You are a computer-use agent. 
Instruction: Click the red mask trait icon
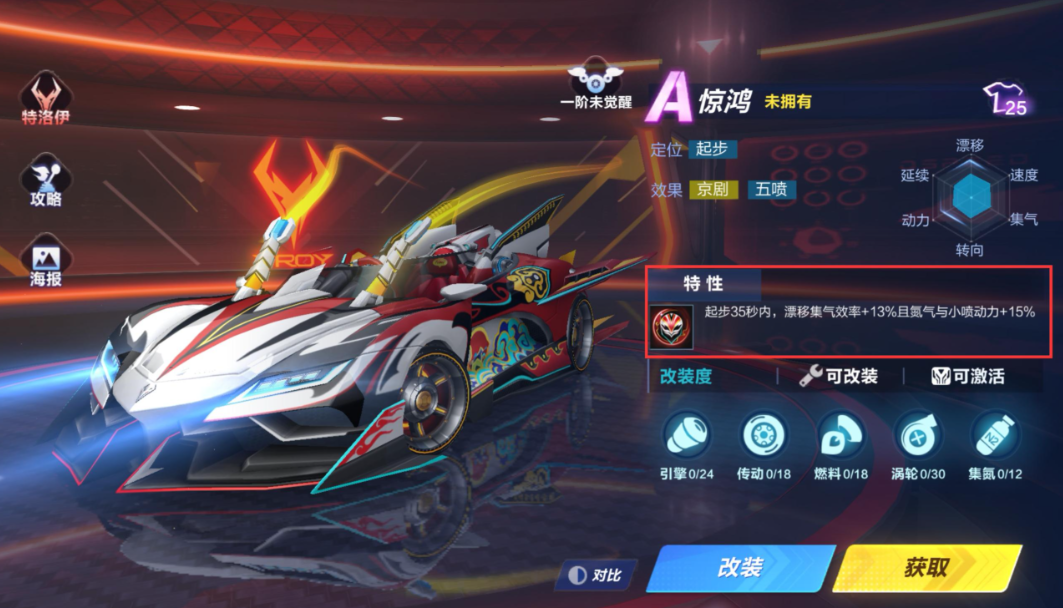tap(671, 327)
